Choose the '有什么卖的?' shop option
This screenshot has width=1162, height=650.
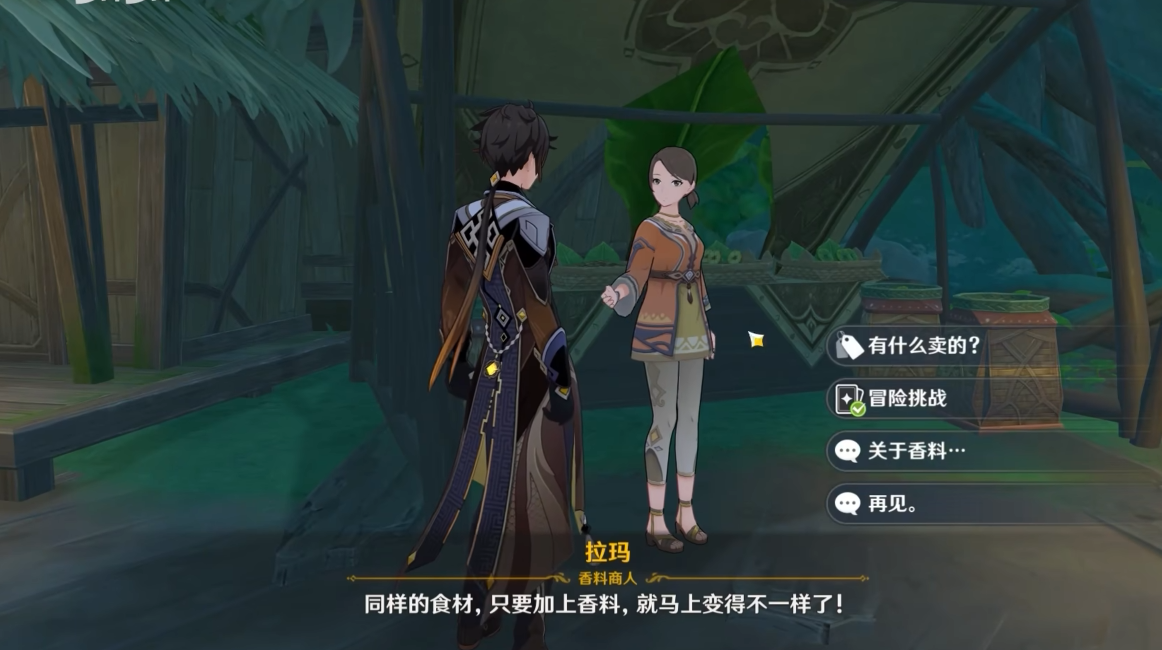pyautogui.click(x=922, y=346)
